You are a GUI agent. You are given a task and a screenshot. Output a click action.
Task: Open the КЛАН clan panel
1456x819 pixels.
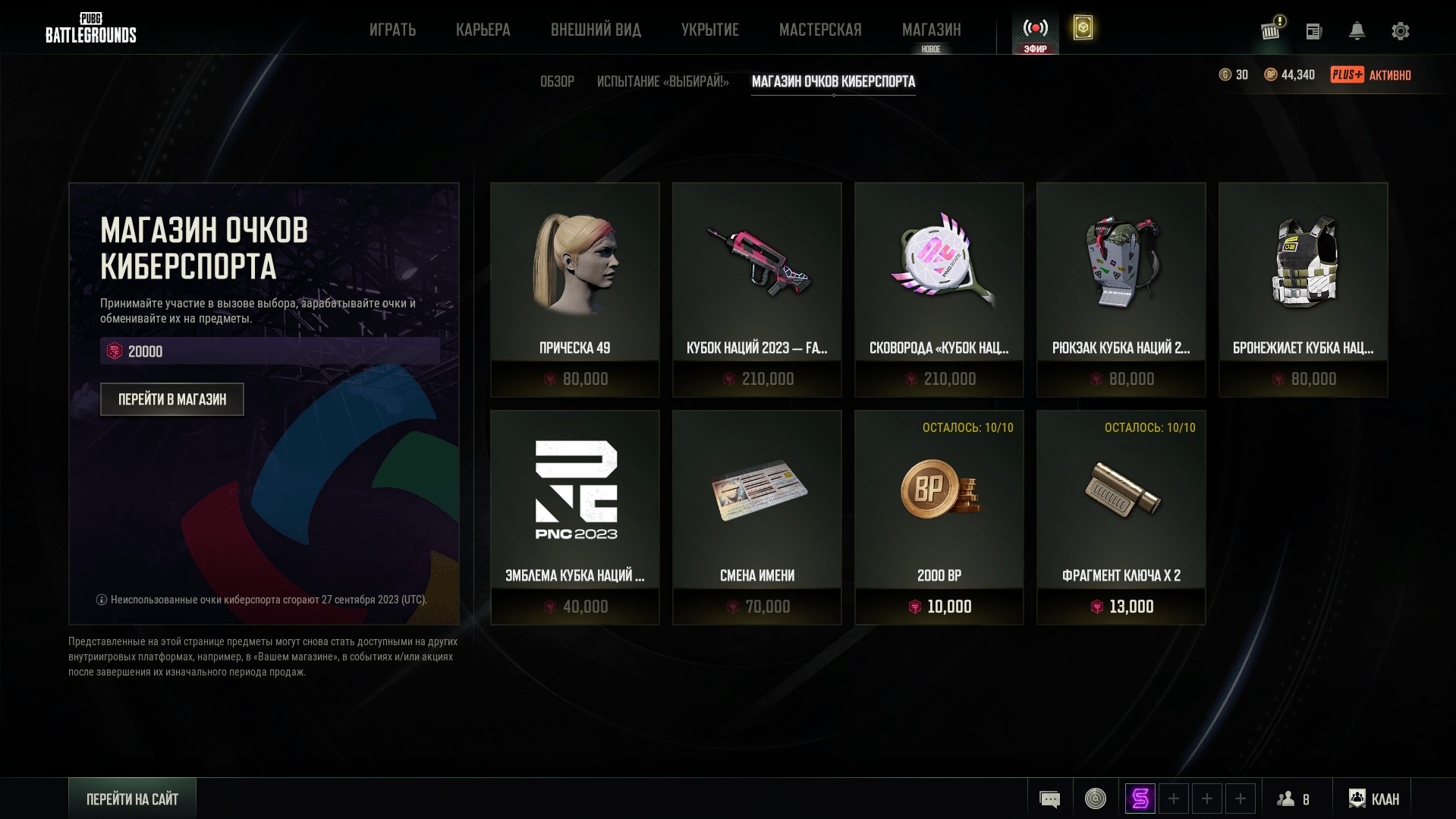click(1374, 799)
